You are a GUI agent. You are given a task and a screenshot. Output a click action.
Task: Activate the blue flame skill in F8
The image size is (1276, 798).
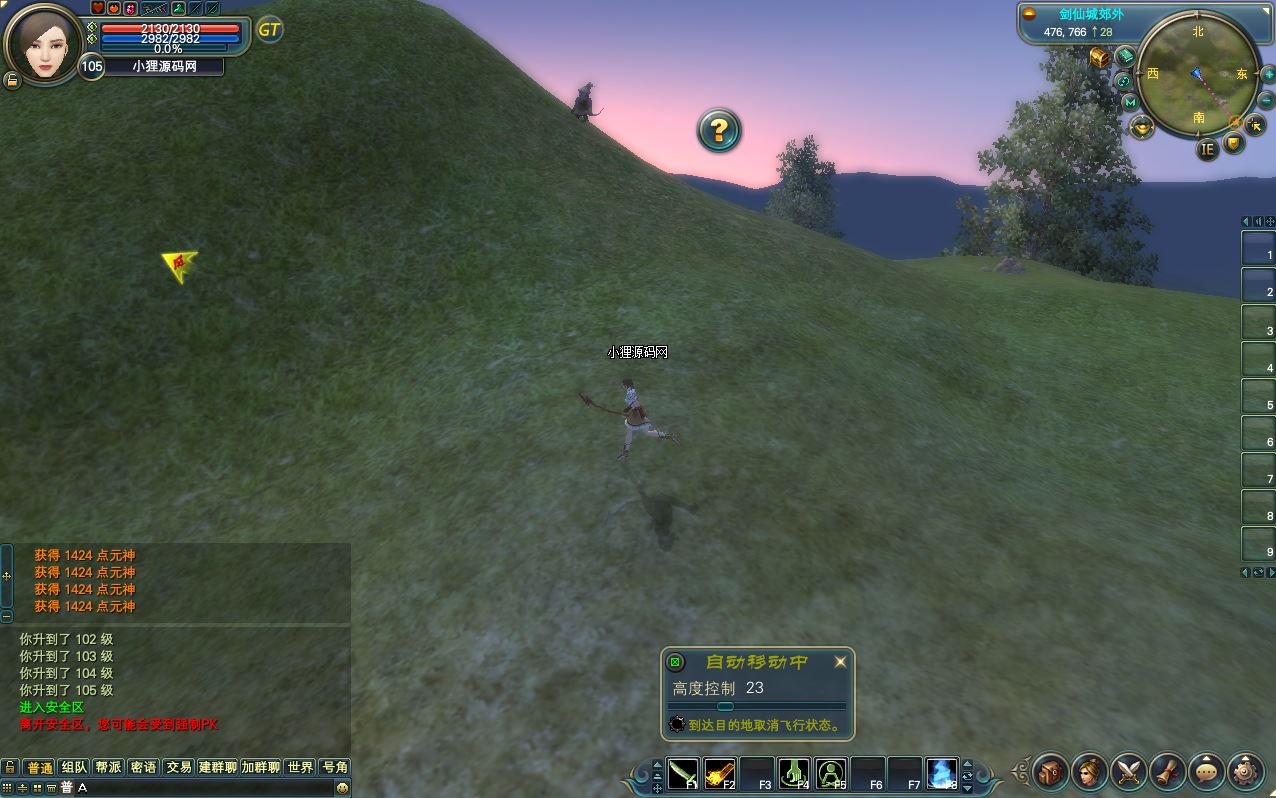941,773
